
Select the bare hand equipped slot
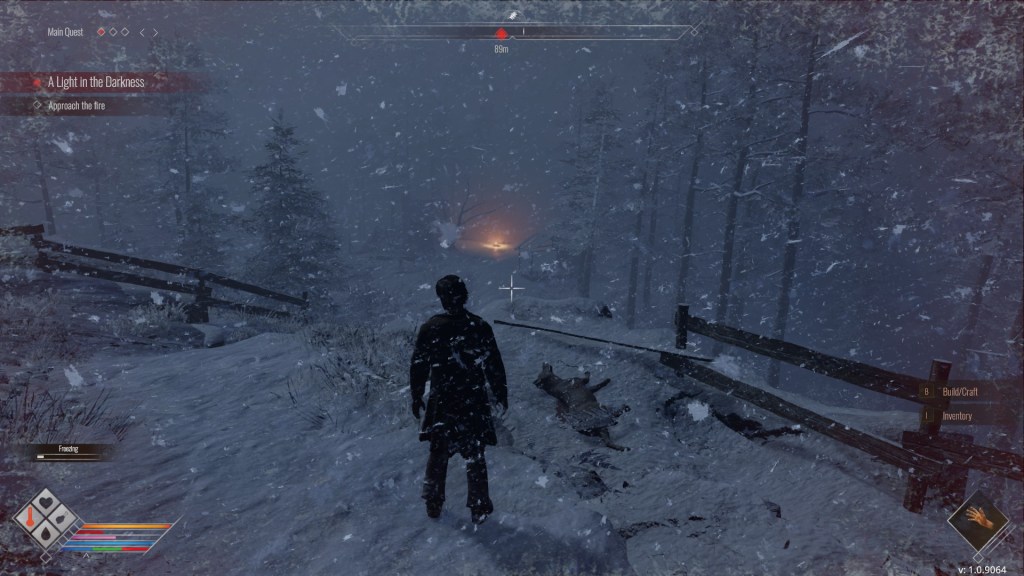tap(977, 519)
